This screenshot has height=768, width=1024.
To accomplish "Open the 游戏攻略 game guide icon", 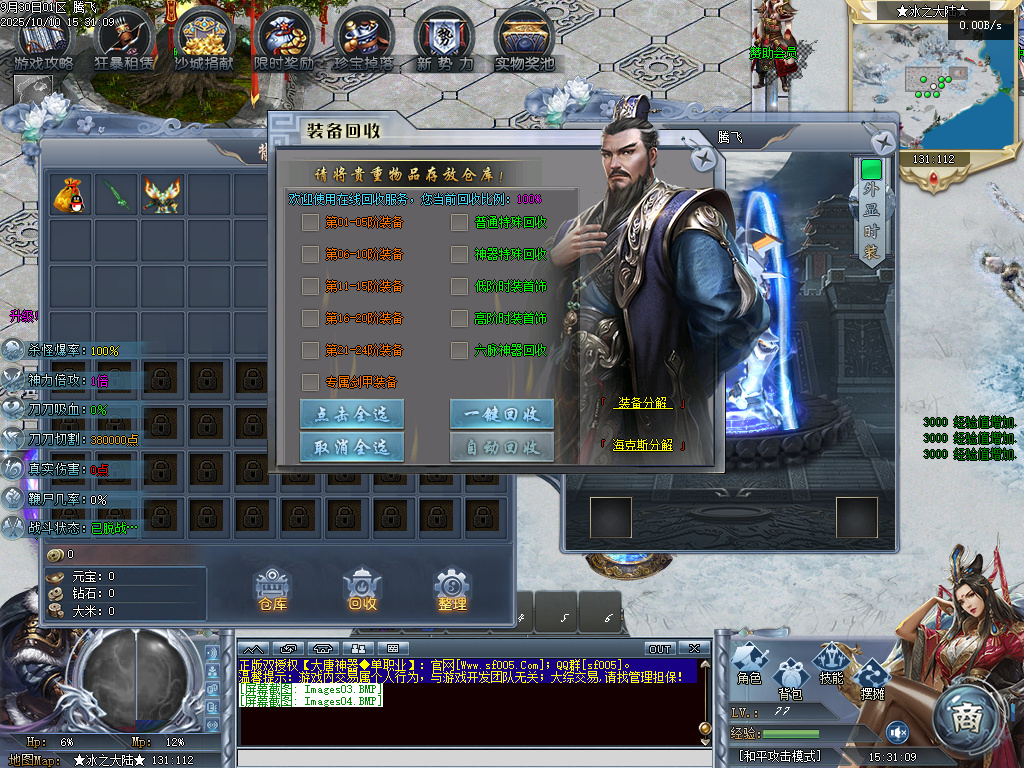I will (x=43, y=40).
